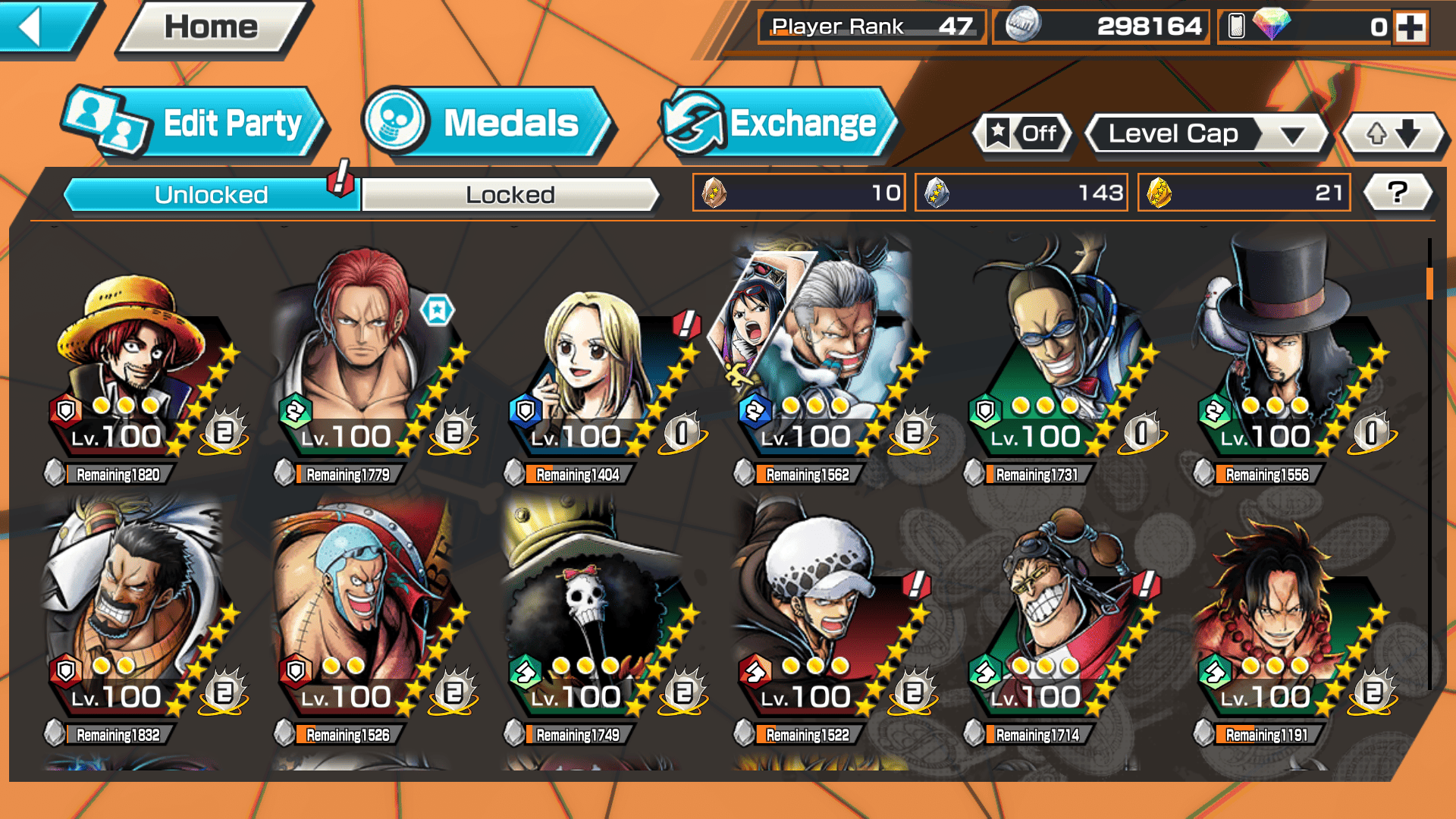Open the Edit Party menu
Screen dimensions: 1456x819
pyautogui.click(x=194, y=123)
